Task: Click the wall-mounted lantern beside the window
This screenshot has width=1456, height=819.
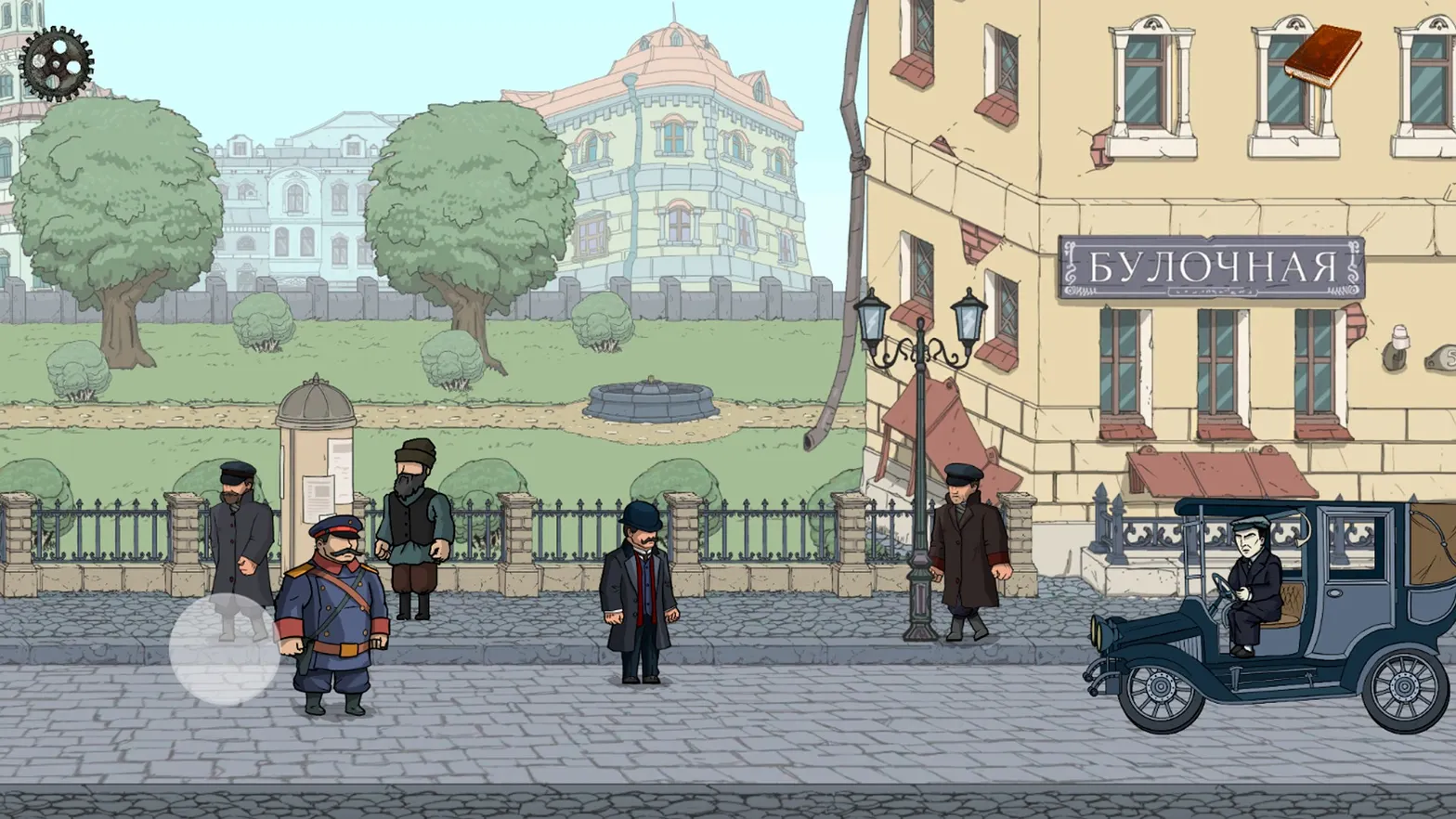Action: click(1399, 348)
